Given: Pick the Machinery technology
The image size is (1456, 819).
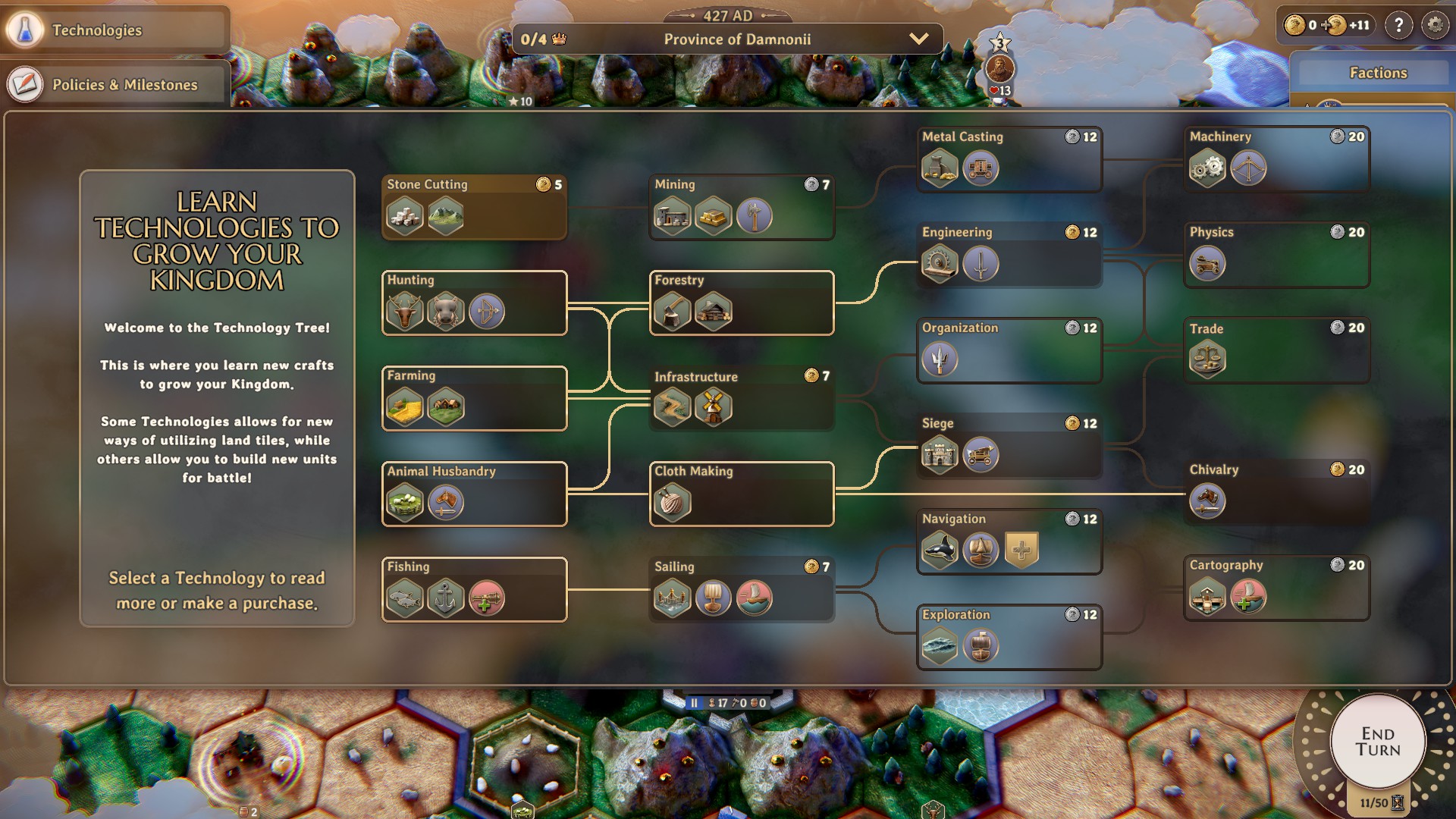Looking at the screenshot, I should [1276, 159].
